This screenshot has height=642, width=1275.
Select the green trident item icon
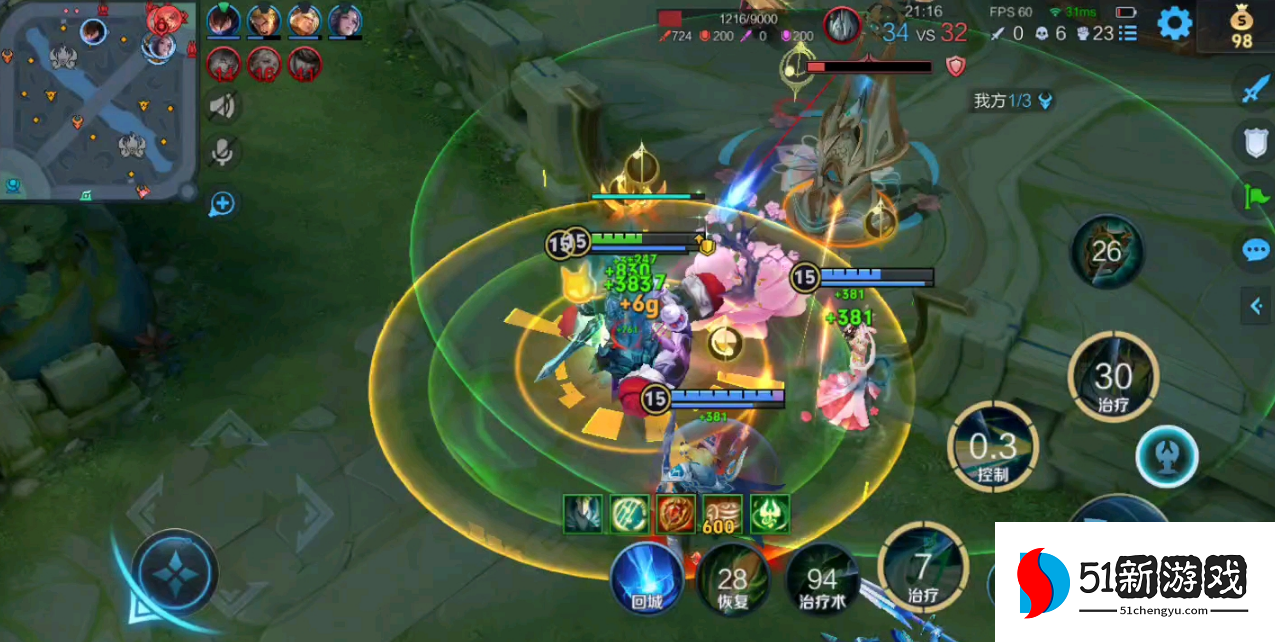[x=769, y=514]
